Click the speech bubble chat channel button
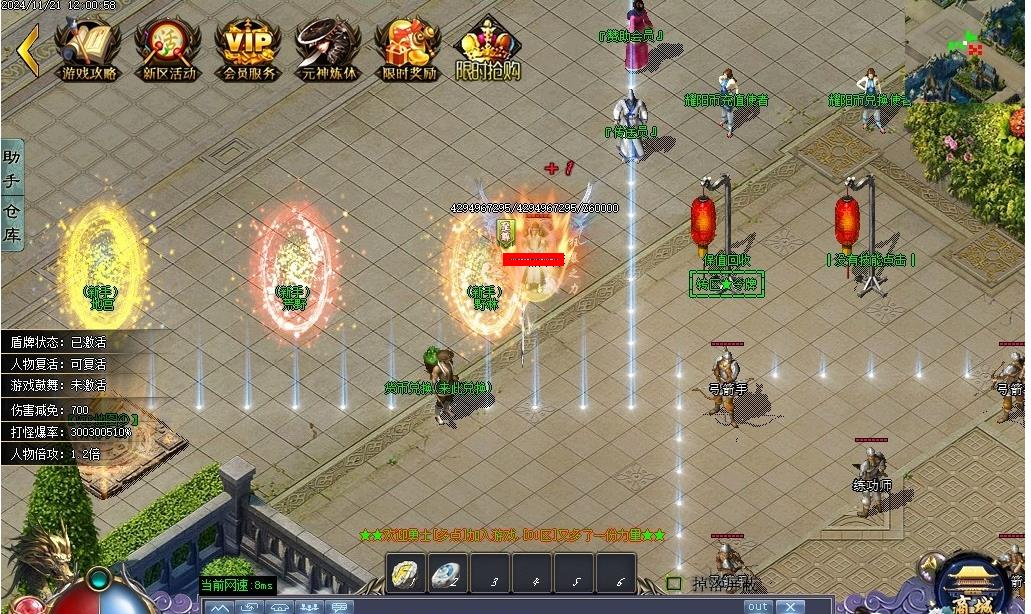The image size is (1031, 614). point(340,607)
